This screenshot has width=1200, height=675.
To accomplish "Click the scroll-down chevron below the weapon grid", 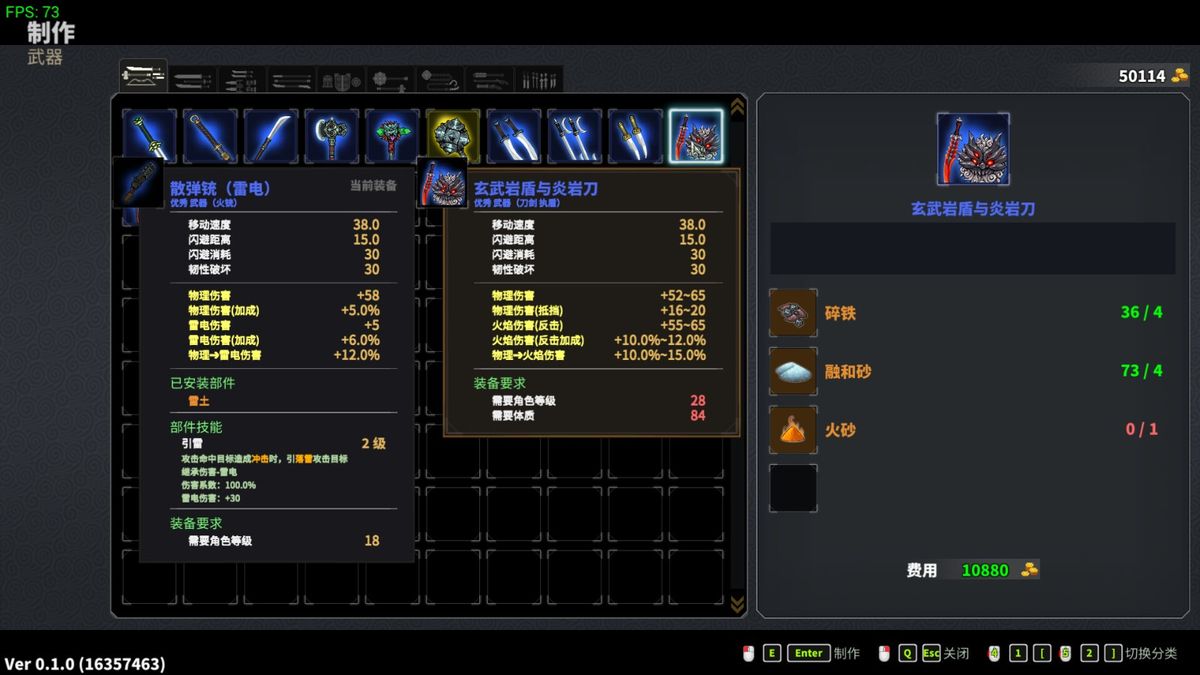I will click(x=738, y=603).
